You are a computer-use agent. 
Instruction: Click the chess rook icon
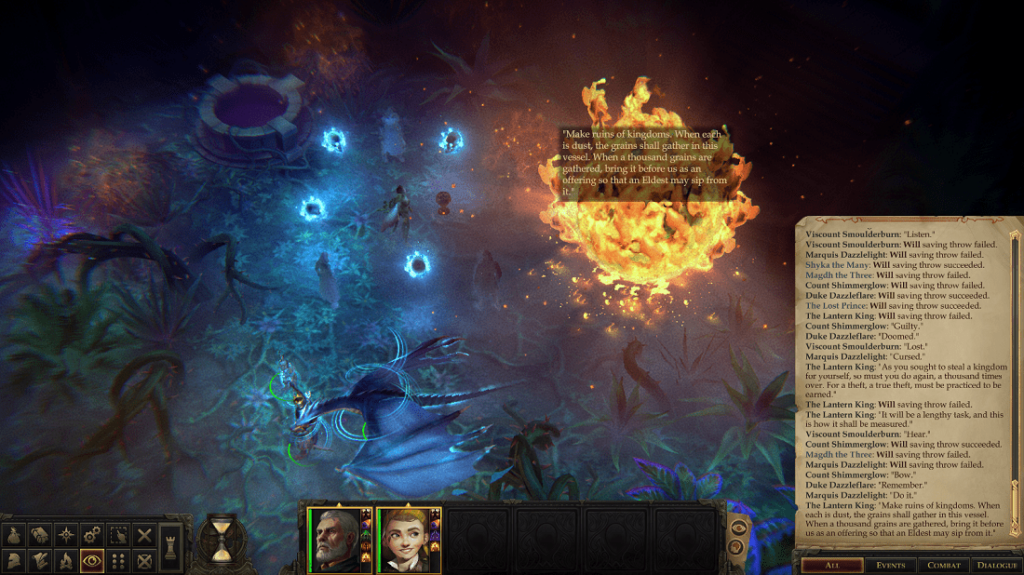point(170,548)
